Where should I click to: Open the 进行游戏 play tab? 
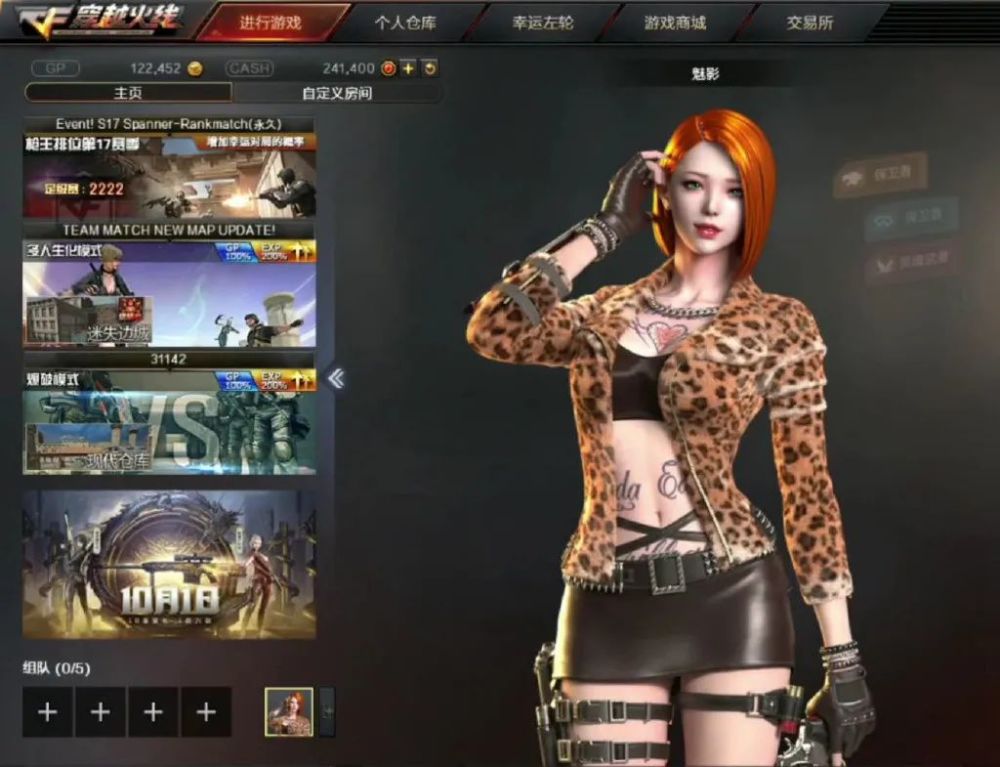tap(271, 22)
